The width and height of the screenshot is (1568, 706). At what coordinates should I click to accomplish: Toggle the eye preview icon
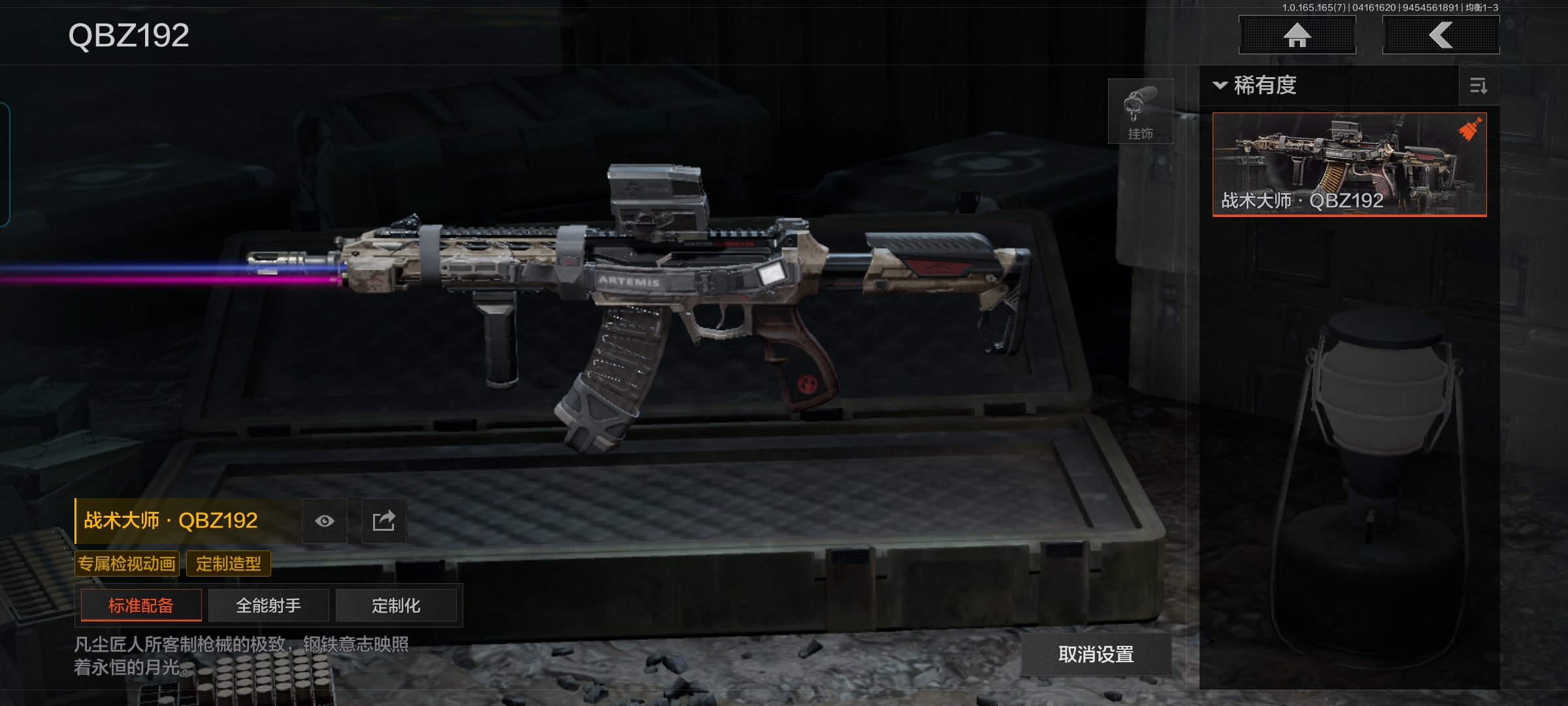325,521
